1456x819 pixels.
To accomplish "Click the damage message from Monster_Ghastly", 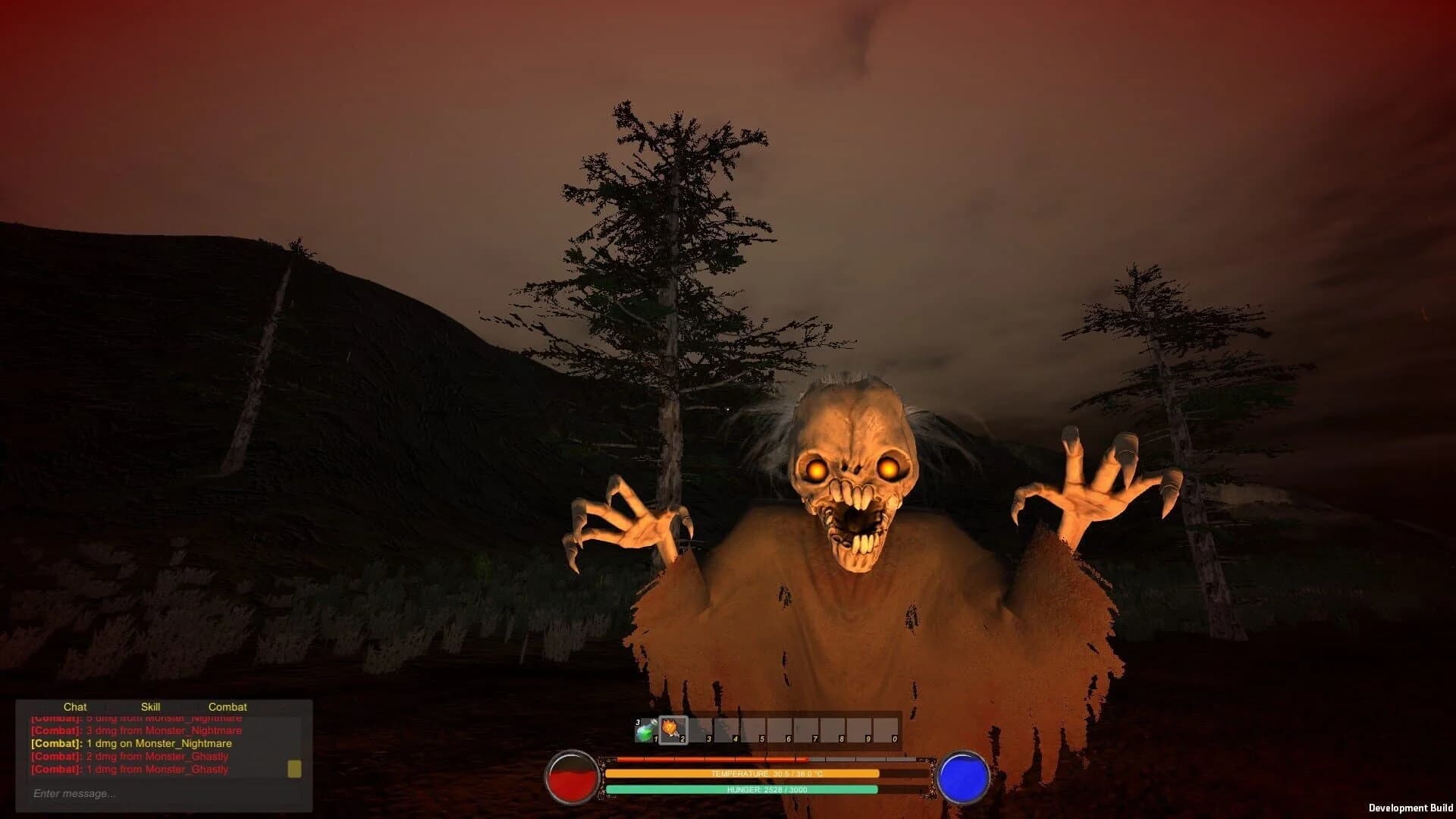I will [x=129, y=755].
